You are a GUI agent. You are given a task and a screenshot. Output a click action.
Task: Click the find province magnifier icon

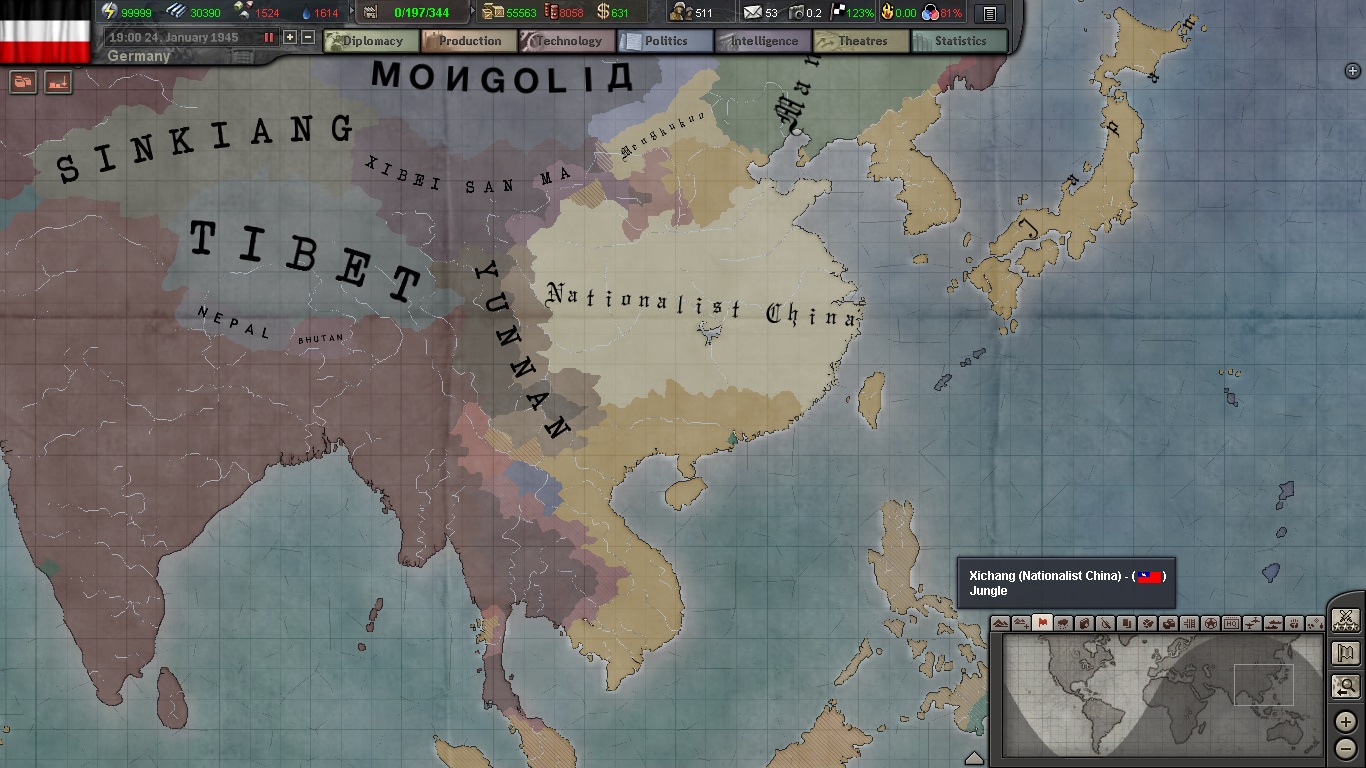[x=1345, y=685]
